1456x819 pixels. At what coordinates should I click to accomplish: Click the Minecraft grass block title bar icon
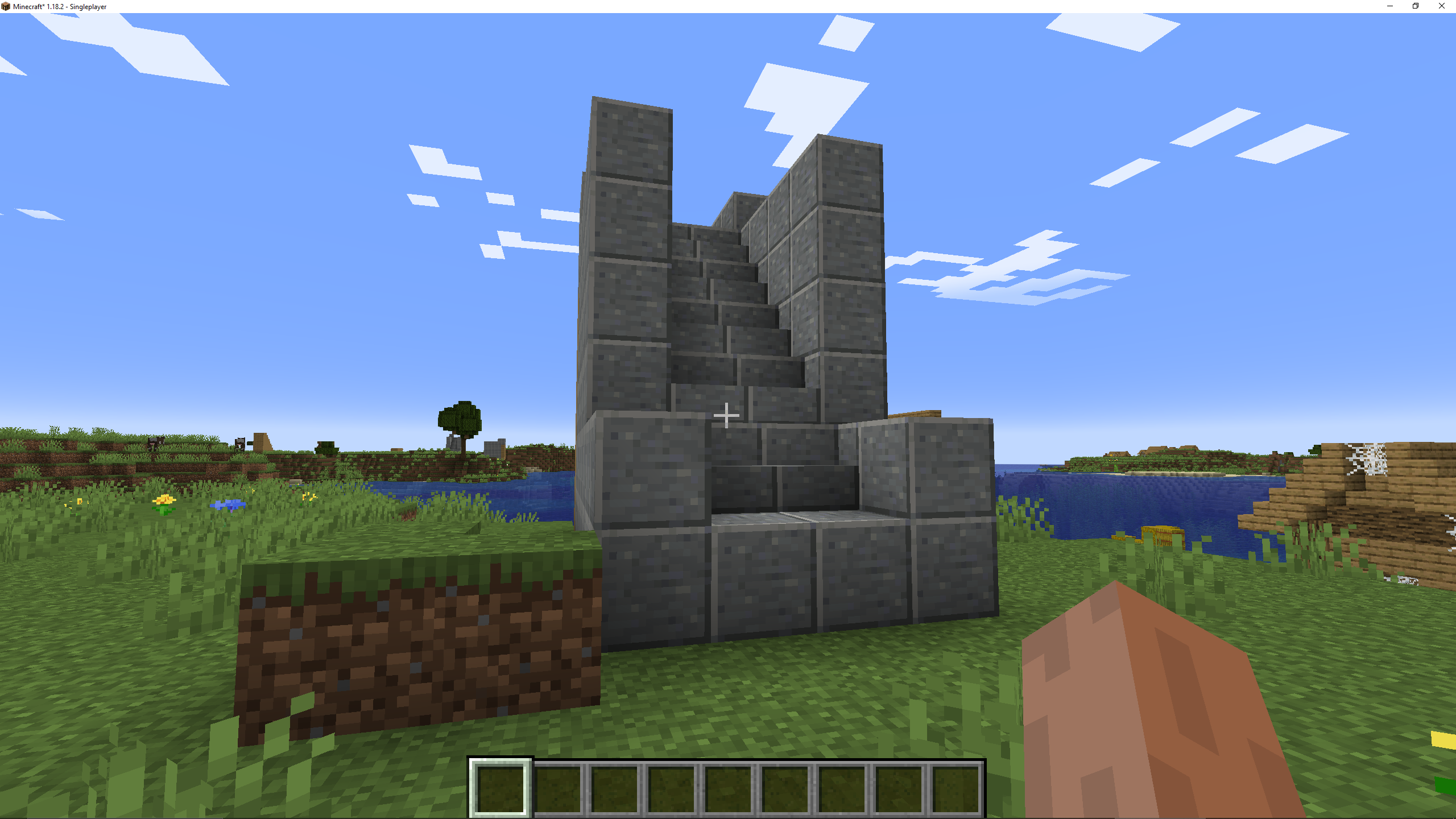[x=7, y=7]
